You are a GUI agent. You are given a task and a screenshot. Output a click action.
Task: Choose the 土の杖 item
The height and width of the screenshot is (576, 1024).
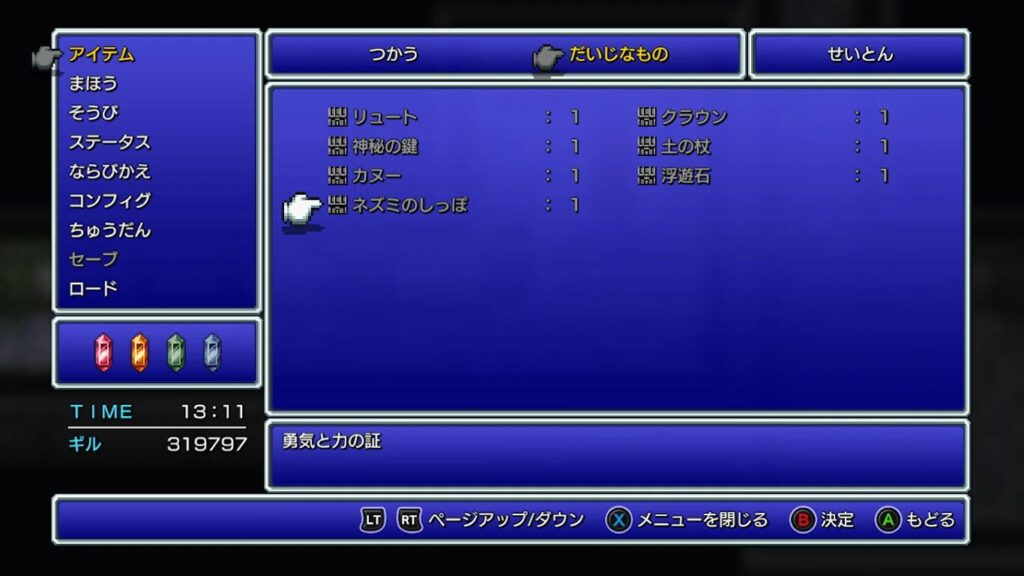click(685, 147)
